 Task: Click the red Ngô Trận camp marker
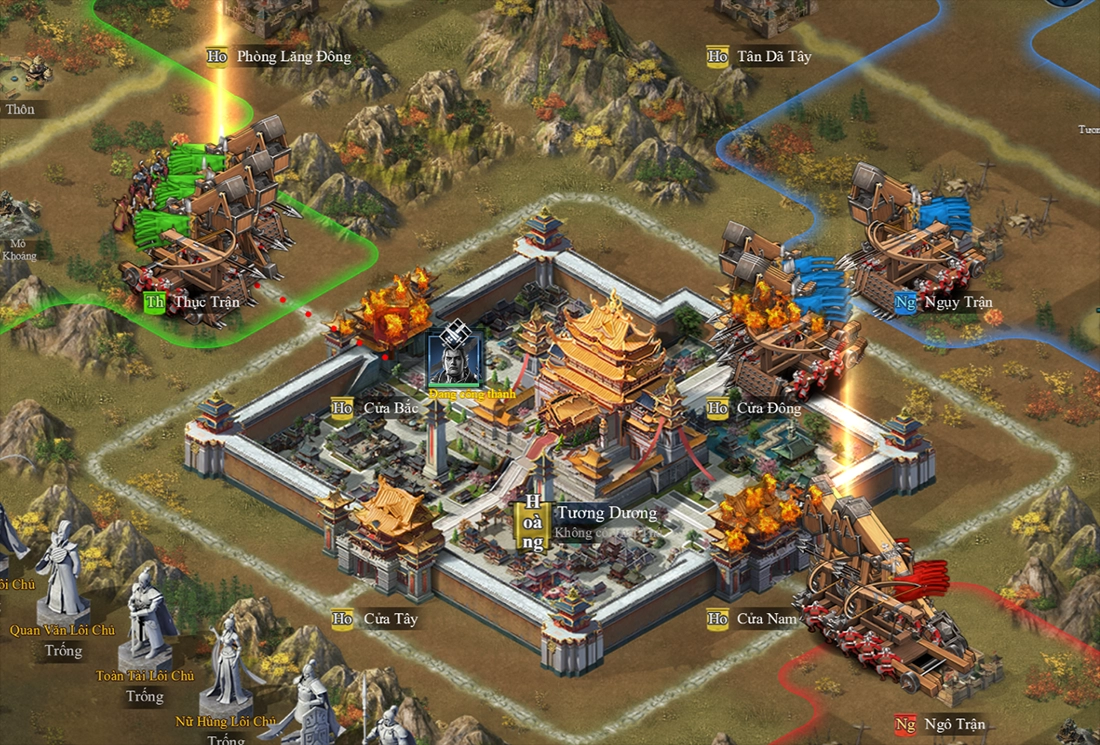[906, 724]
